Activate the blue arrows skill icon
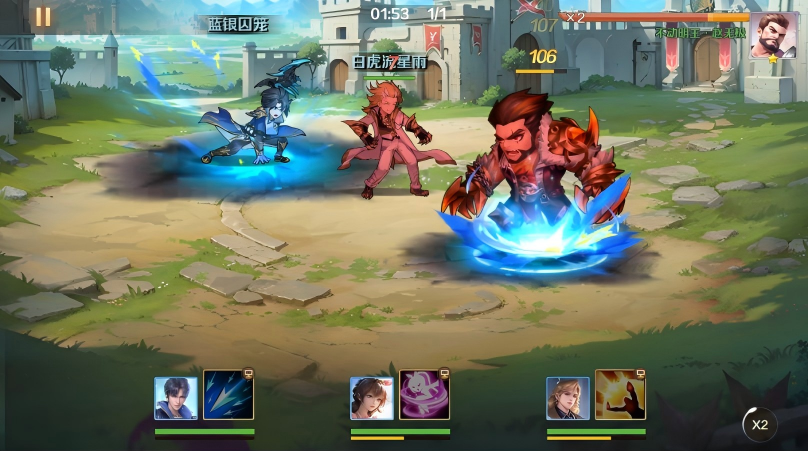 (x=229, y=395)
